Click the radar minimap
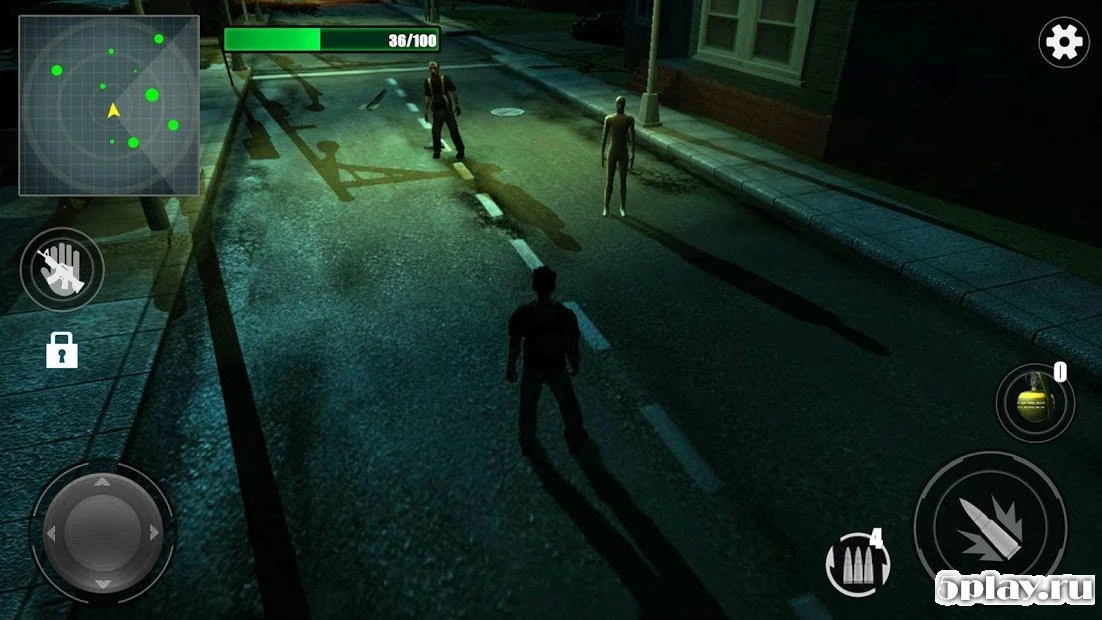The width and height of the screenshot is (1102, 620). pos(109,105)
